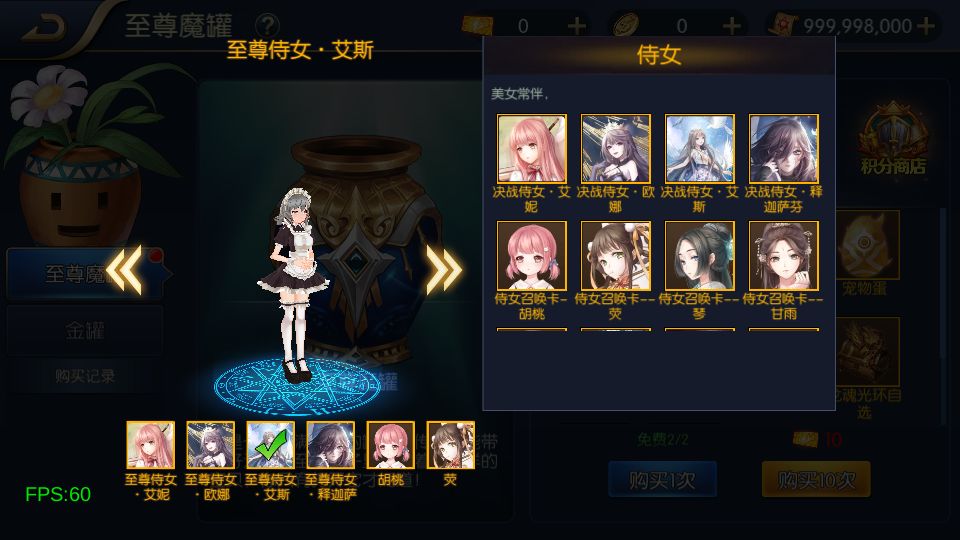The height and width of the screenshot is (540, 960).
Task: Buy ten times with 购买10次 button
Action: [x=815, y=480]
